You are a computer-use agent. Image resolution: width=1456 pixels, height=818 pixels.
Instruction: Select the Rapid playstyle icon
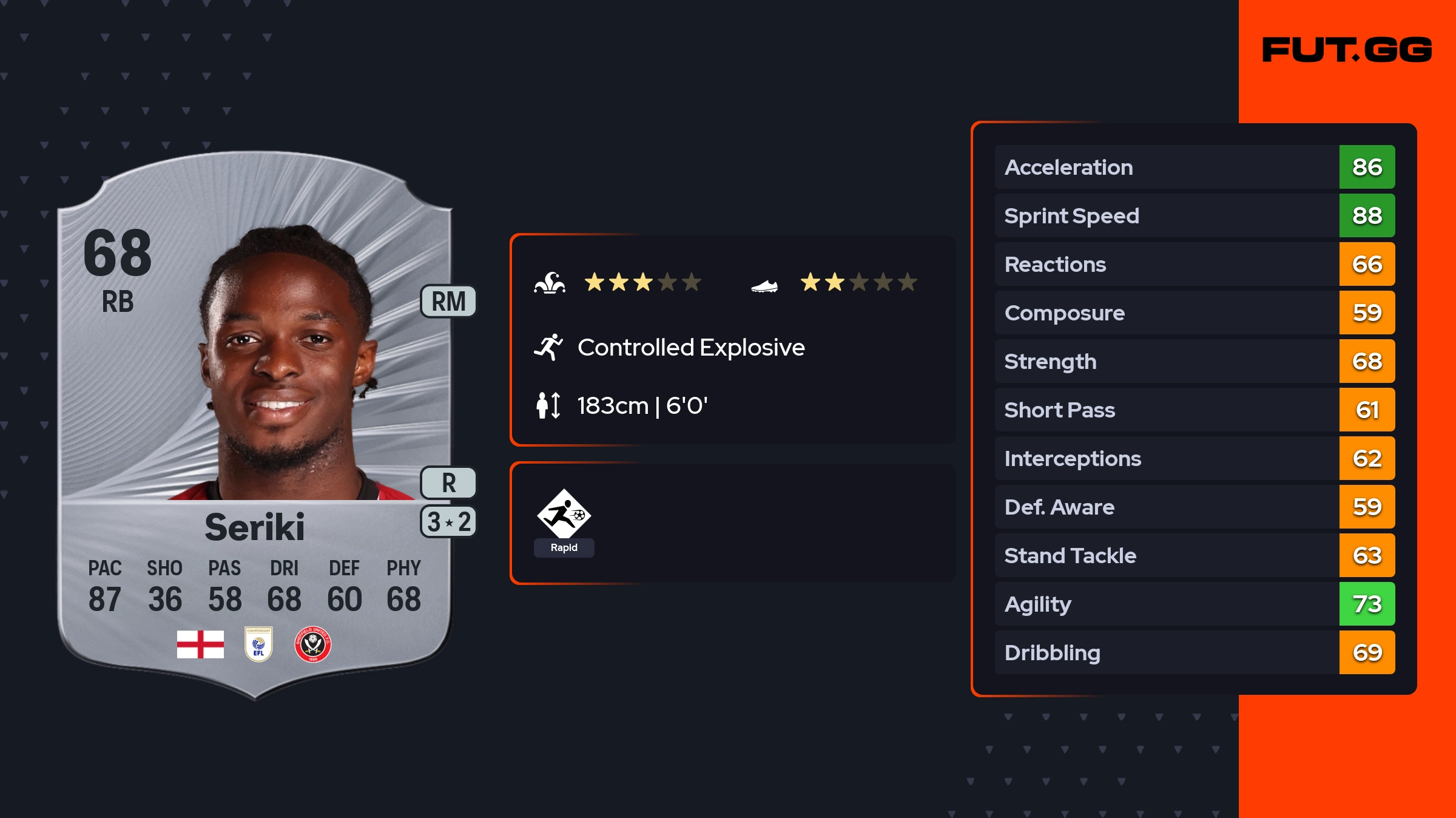click(564, 515)
